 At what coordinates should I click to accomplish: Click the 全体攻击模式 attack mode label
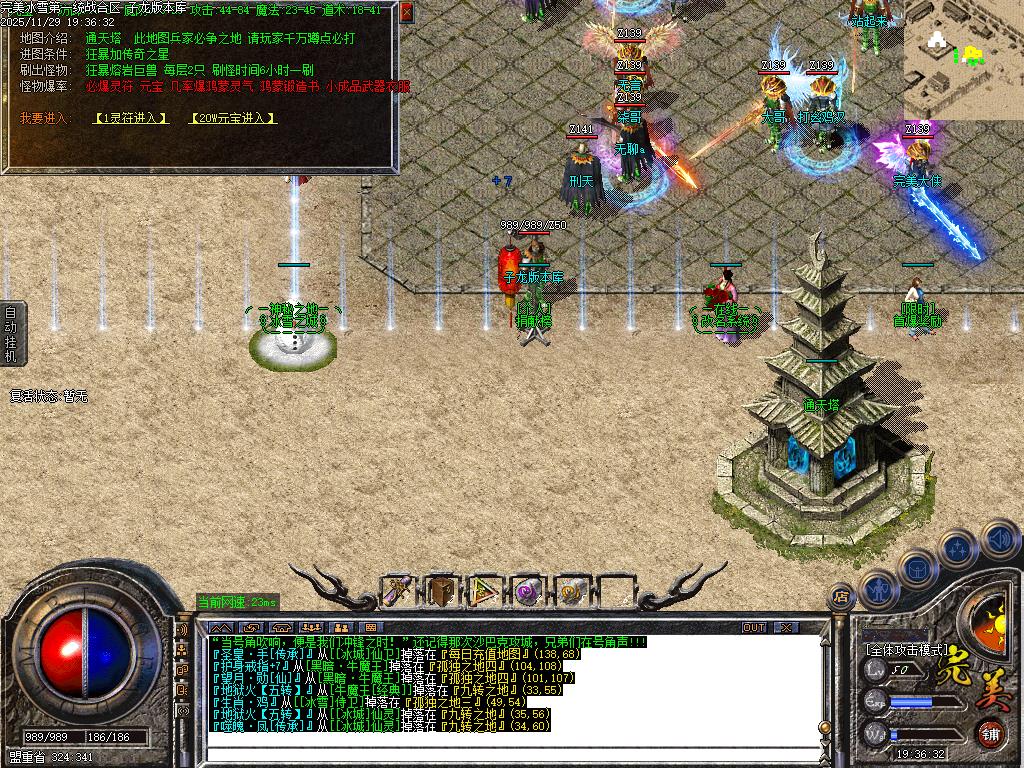[x=905, y=648]
